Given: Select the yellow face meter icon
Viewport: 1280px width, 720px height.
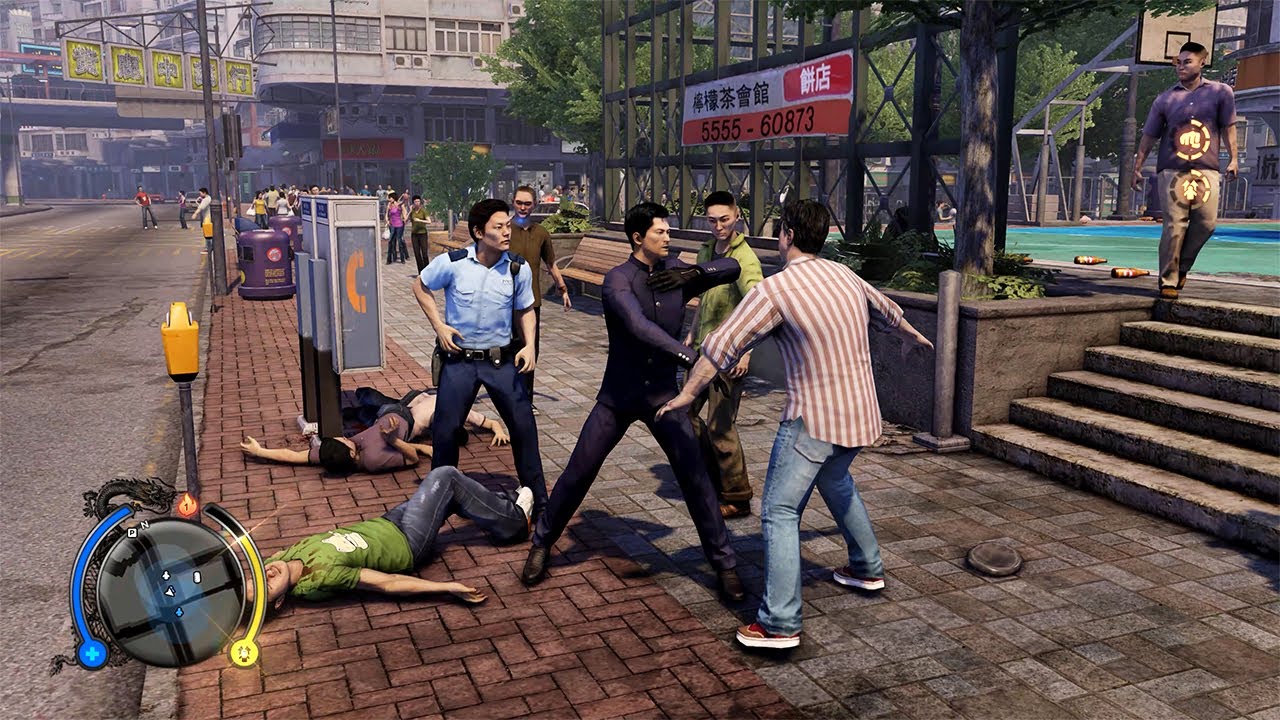Looking at the screenshot, I should click(243, 653).
